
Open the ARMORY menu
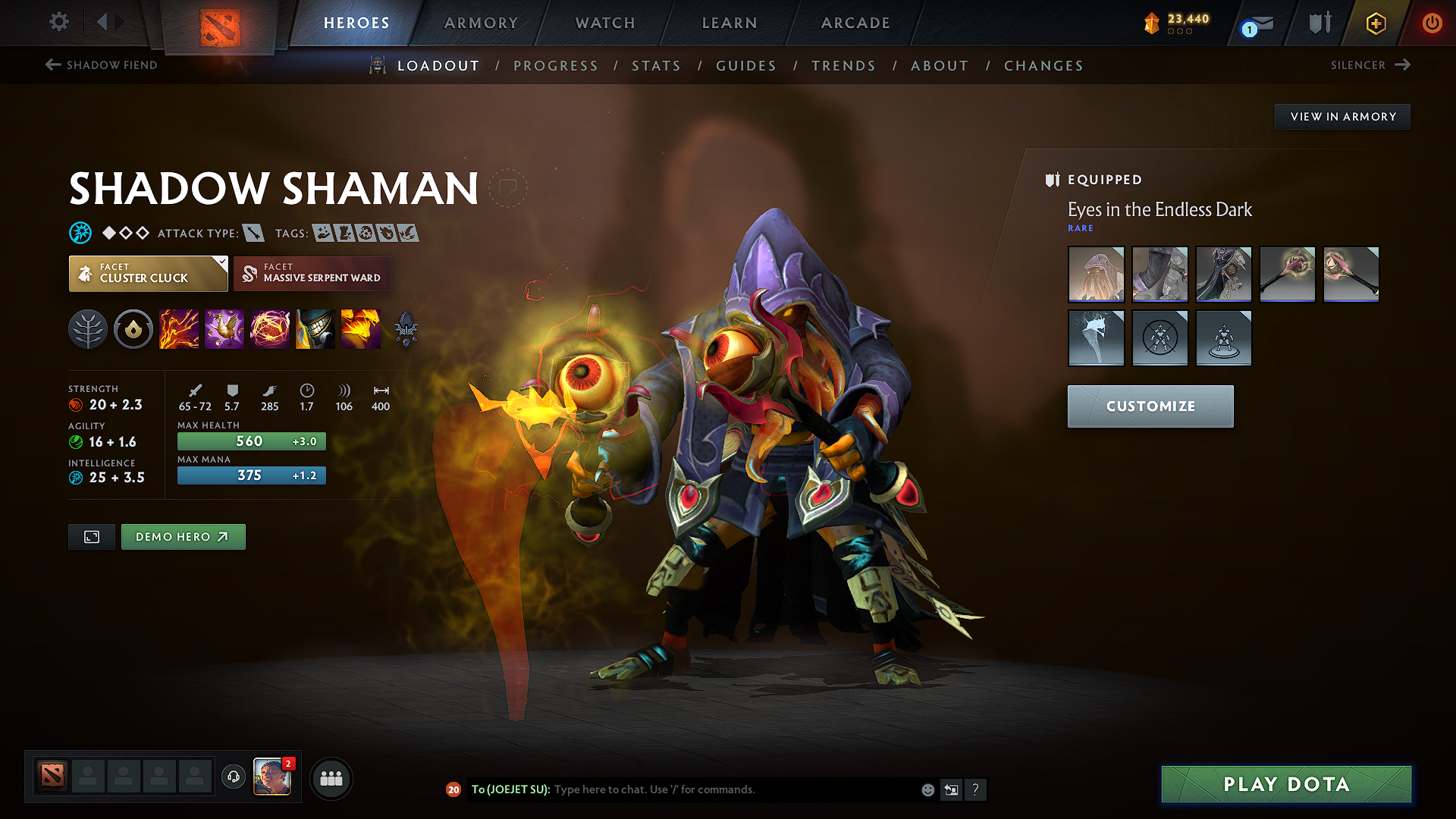click(x=481, y=23)
